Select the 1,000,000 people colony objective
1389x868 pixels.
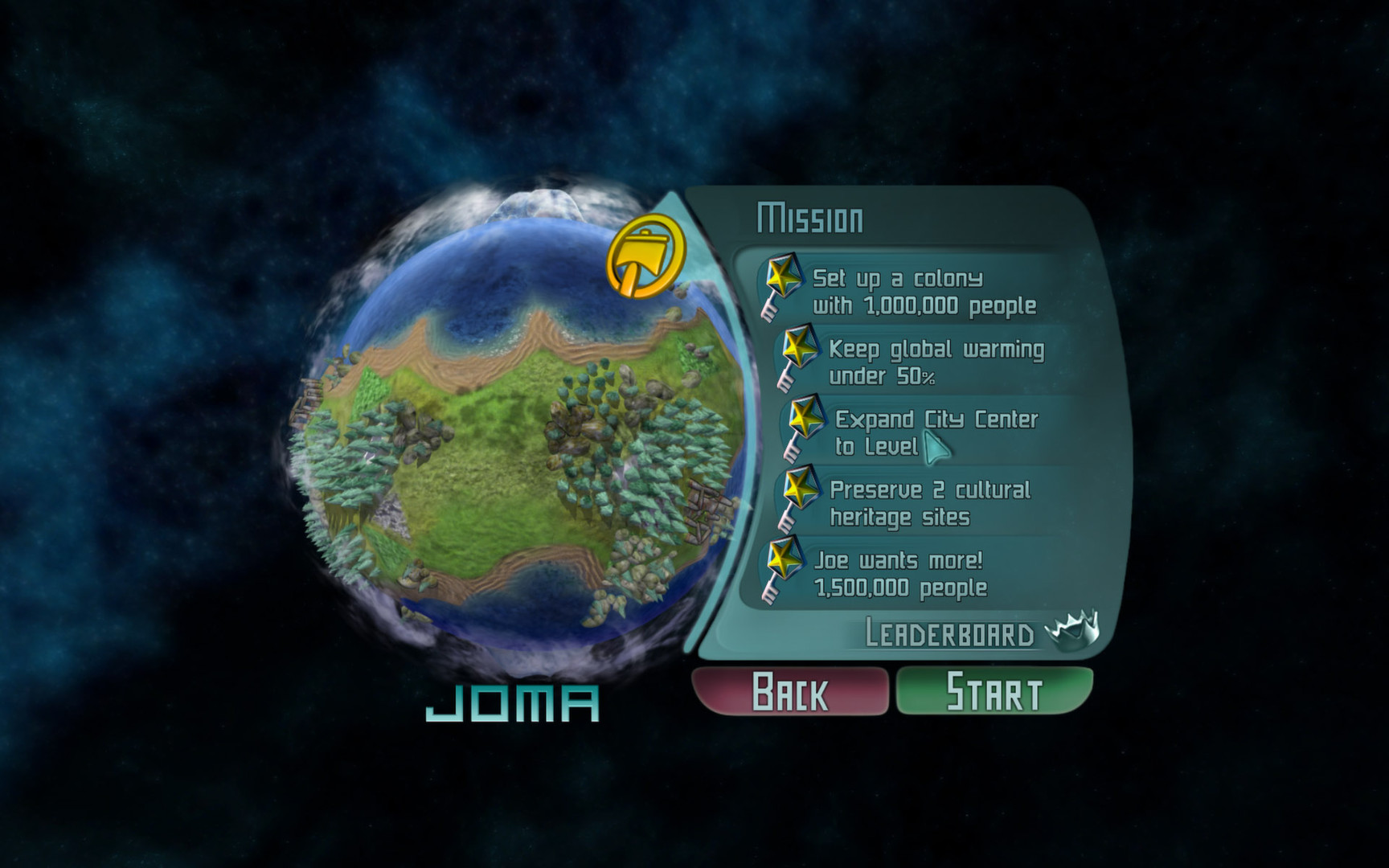[923, 292]
